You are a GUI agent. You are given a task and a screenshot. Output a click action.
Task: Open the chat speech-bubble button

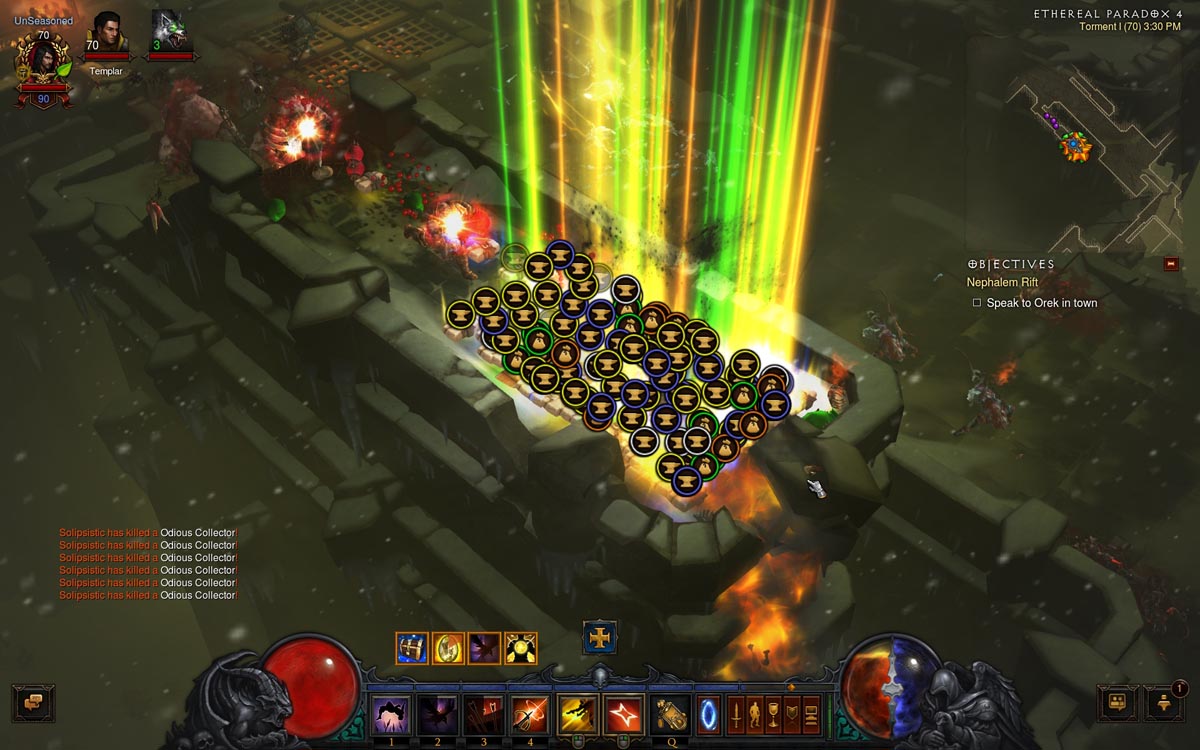click(32, 702)
